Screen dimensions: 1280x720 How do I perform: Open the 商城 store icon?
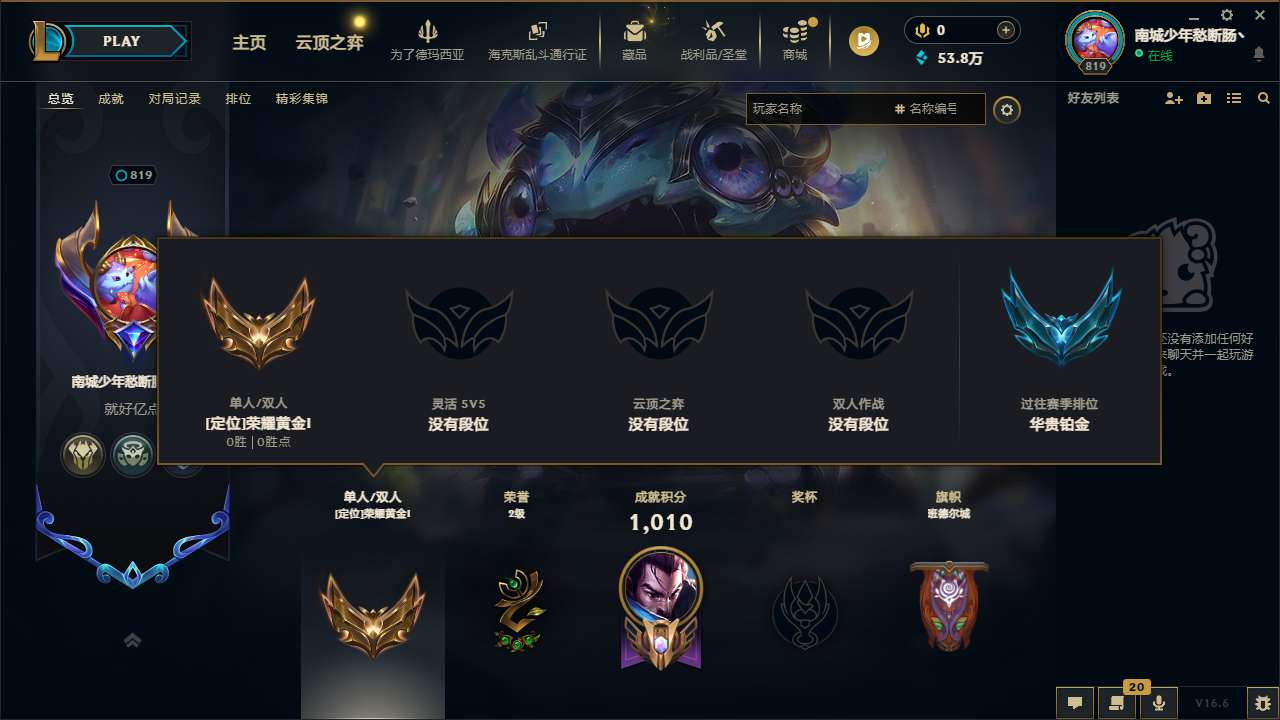pyautogui.click(x=795, y=40)
